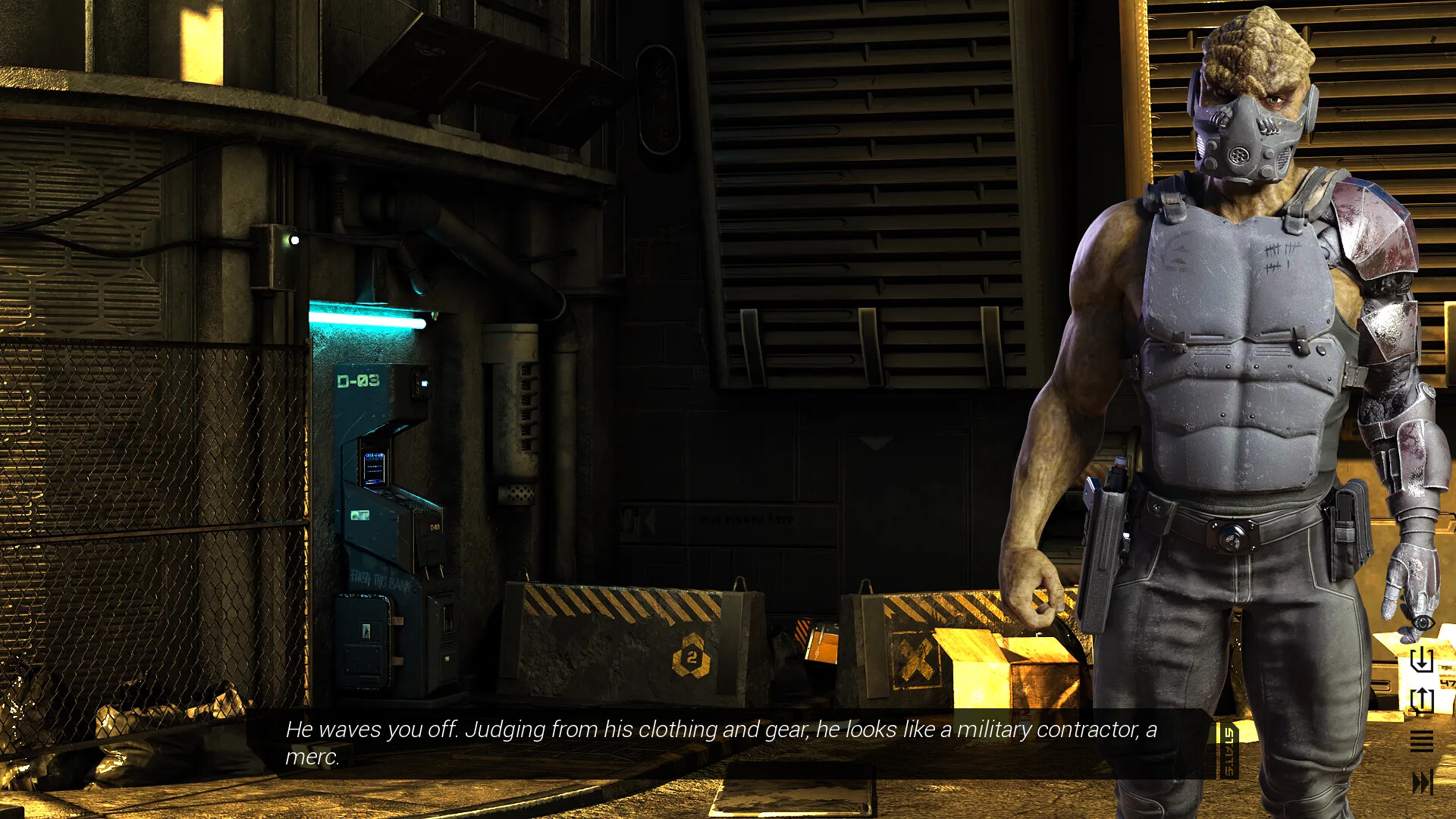The image size is (1456, 819).
Task: Click the load icon with upward arrow
Action: click(x=1422, y=700)
